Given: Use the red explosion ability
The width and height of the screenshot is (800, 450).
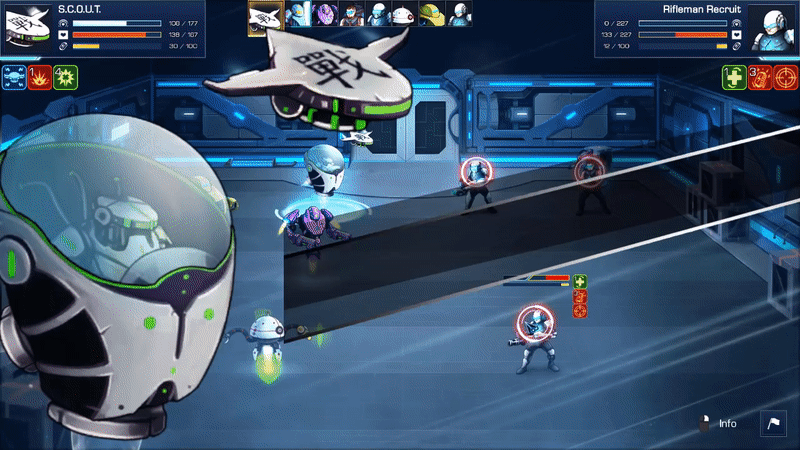Looking at the screenshot, I should click(40, 77).
